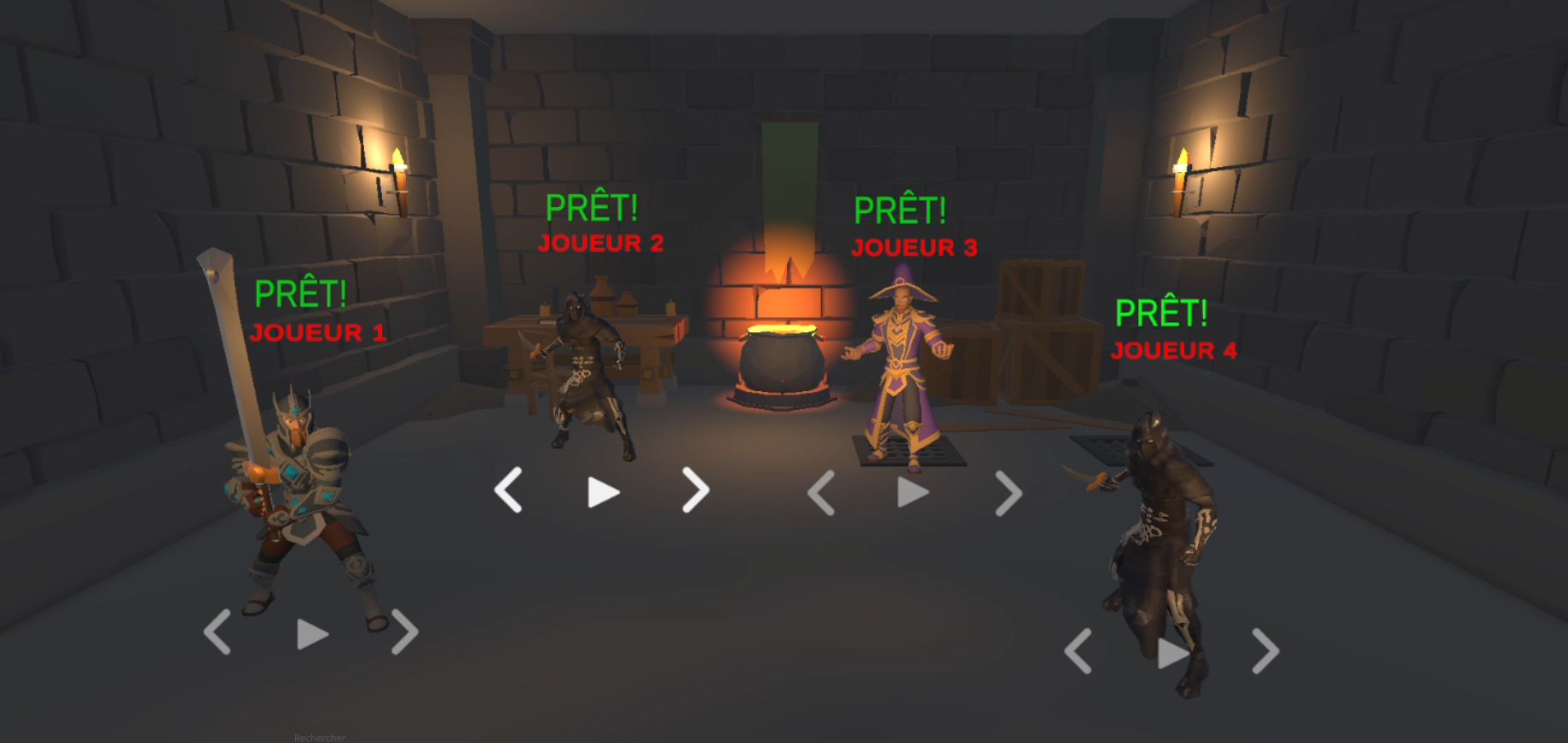Click the PRÊT! text above Joueur 4
This screenshot has height=743, width=1568.
pos(1163,312)
